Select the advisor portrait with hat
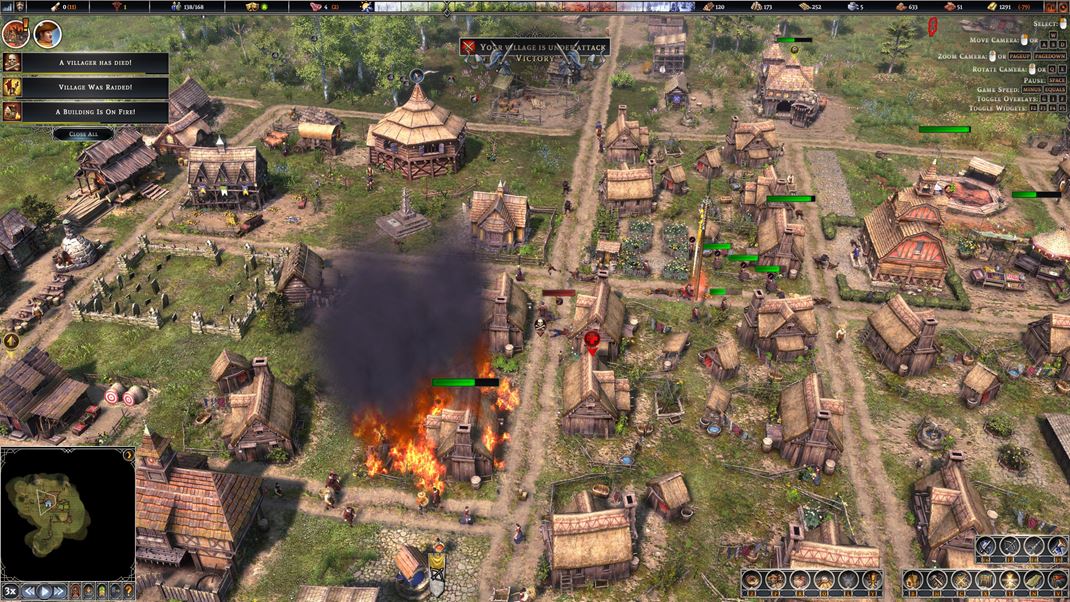This screenshot has height=602, width=1070. pos(46,34)
